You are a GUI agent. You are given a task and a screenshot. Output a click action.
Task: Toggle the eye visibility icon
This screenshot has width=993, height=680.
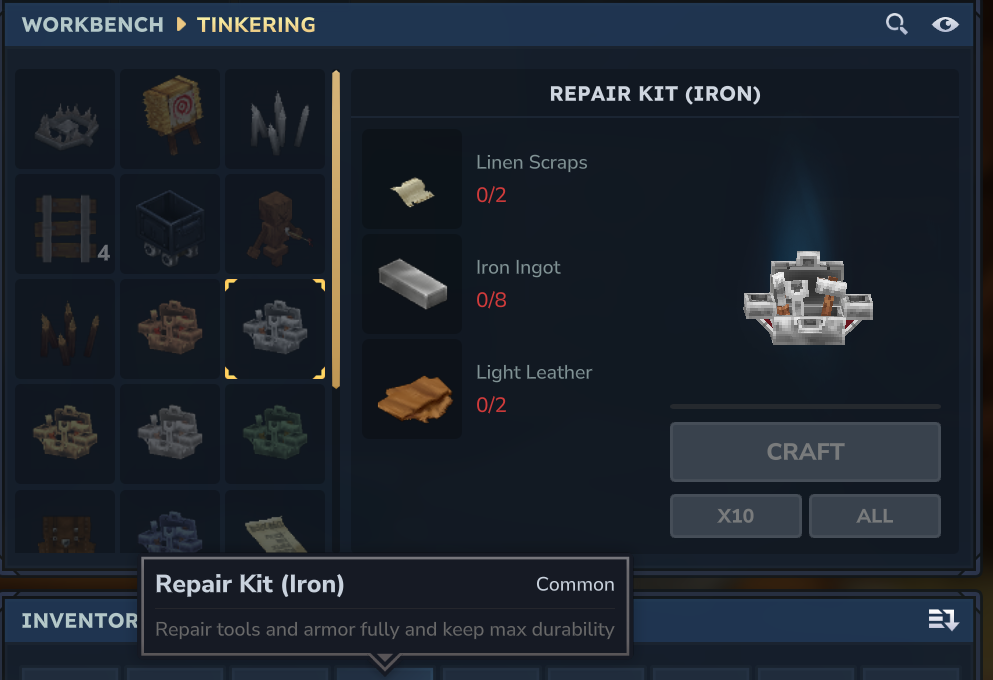(945, 24)
